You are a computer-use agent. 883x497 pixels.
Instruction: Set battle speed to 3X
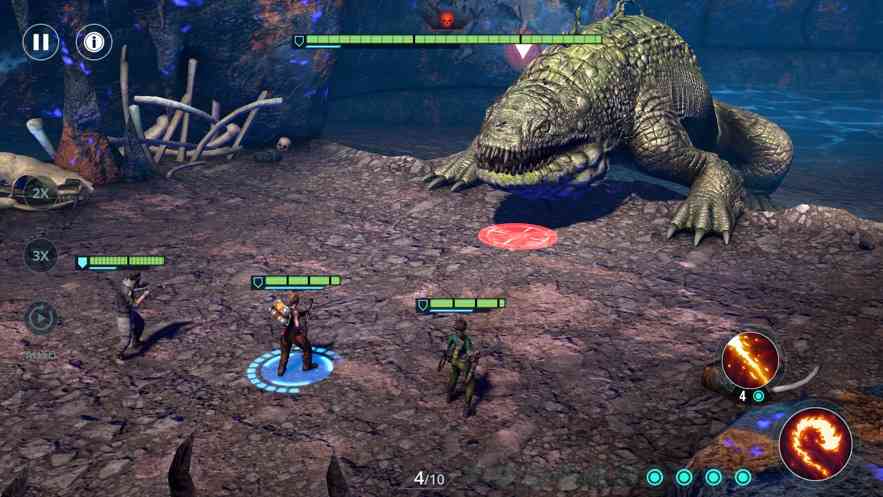point(41,256)
